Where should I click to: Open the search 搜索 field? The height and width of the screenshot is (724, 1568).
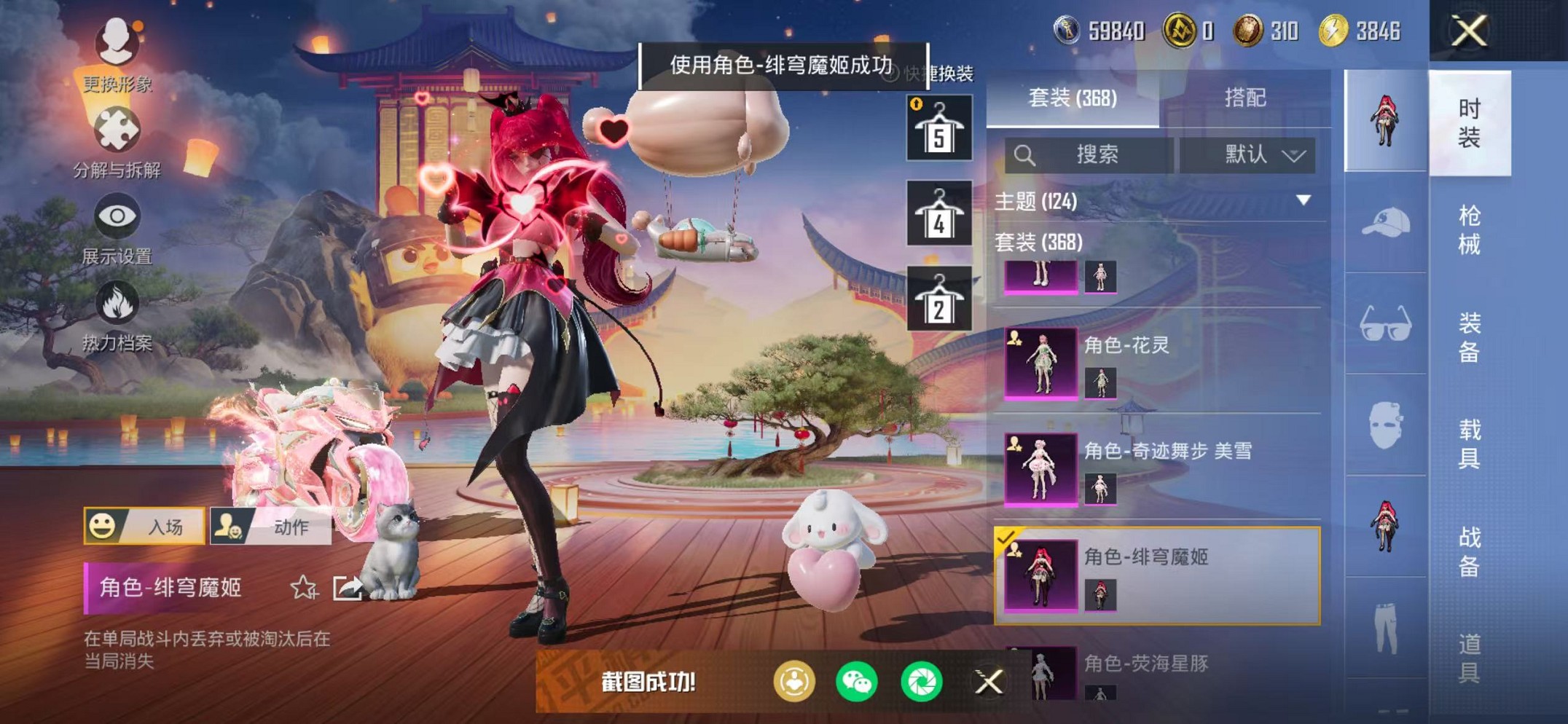pos(1094,154)
